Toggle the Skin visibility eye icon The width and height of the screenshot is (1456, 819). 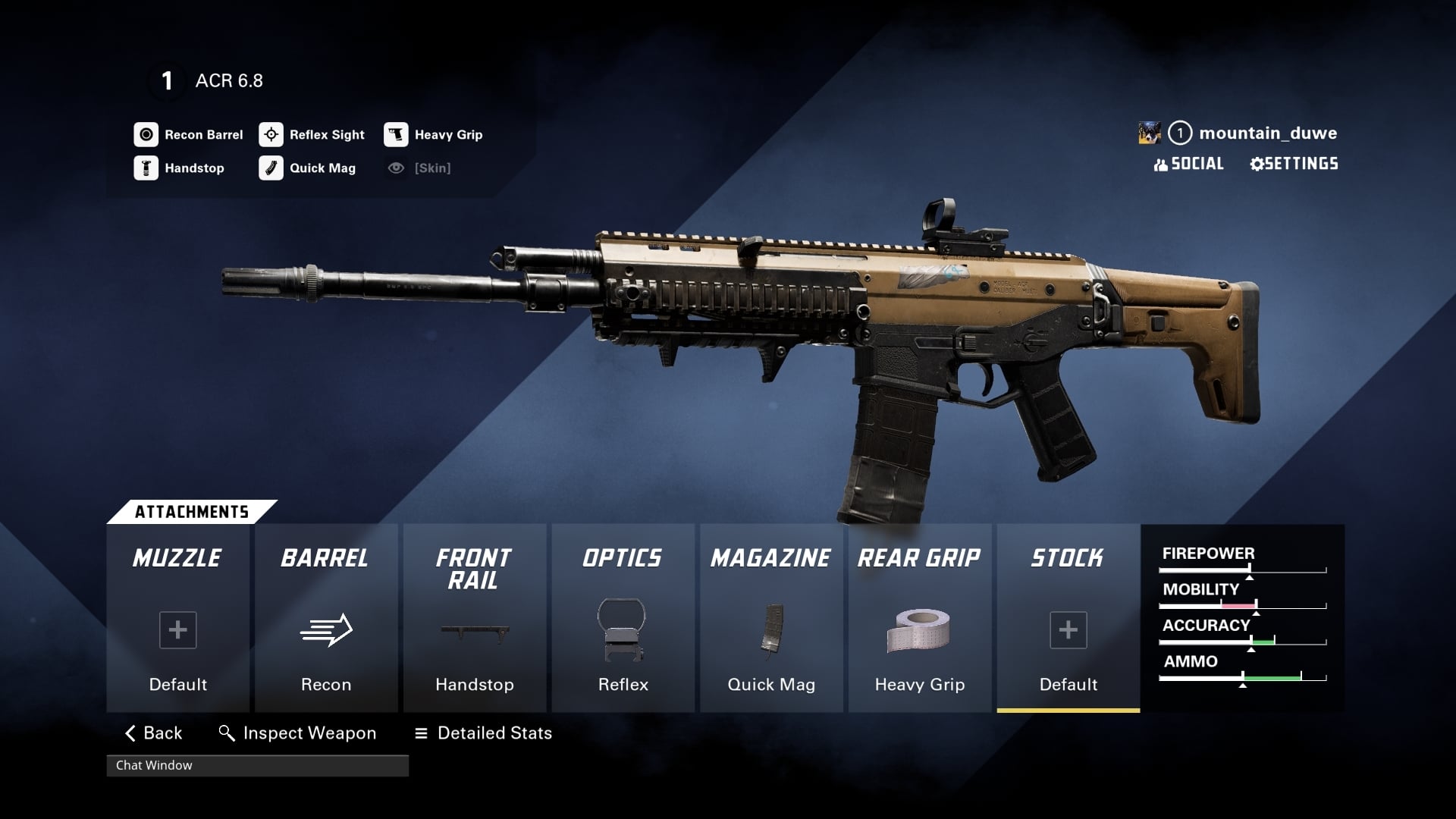tap(394, 168)
